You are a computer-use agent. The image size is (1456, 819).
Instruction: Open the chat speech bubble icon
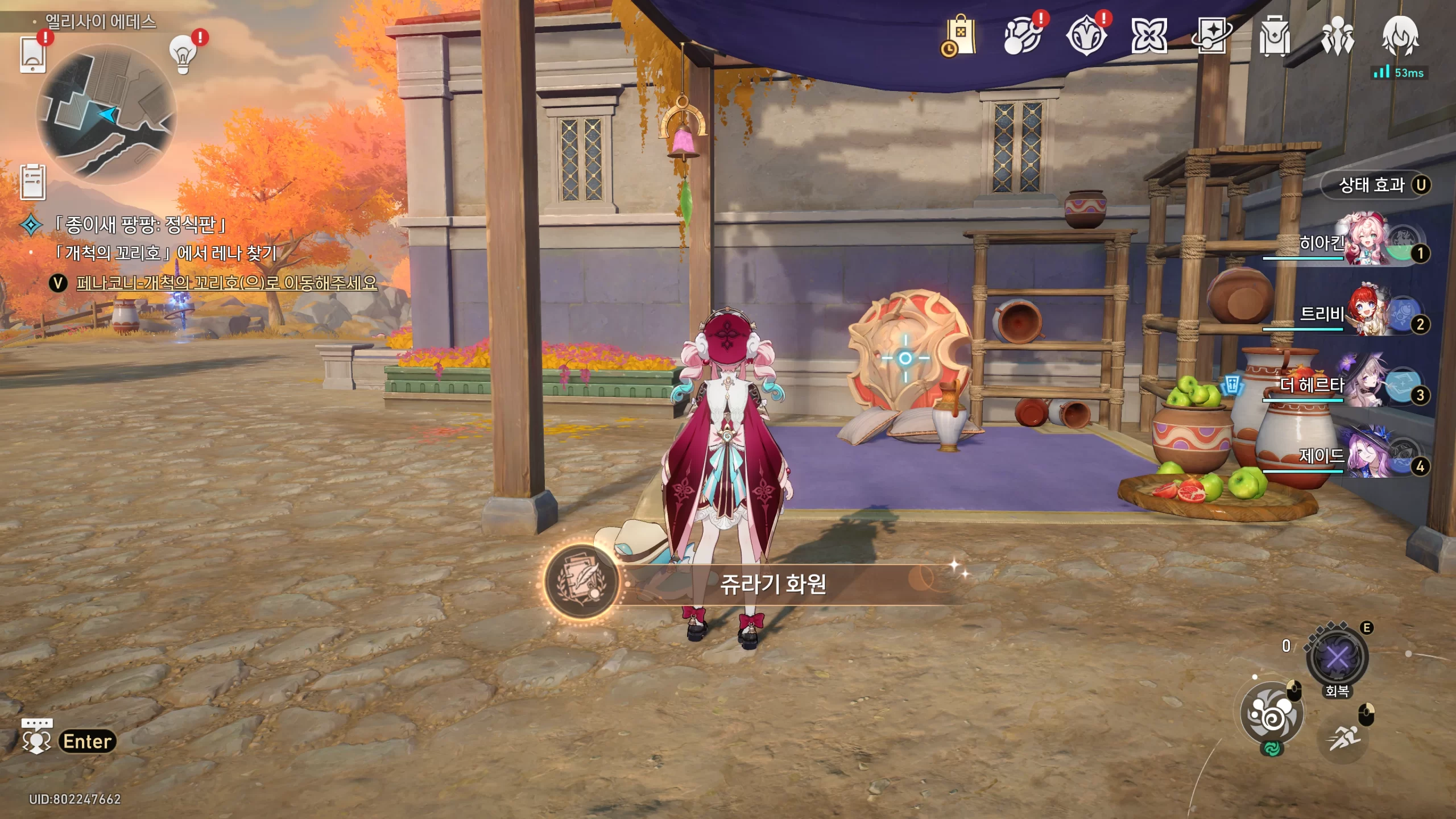(x=36, y=736)
